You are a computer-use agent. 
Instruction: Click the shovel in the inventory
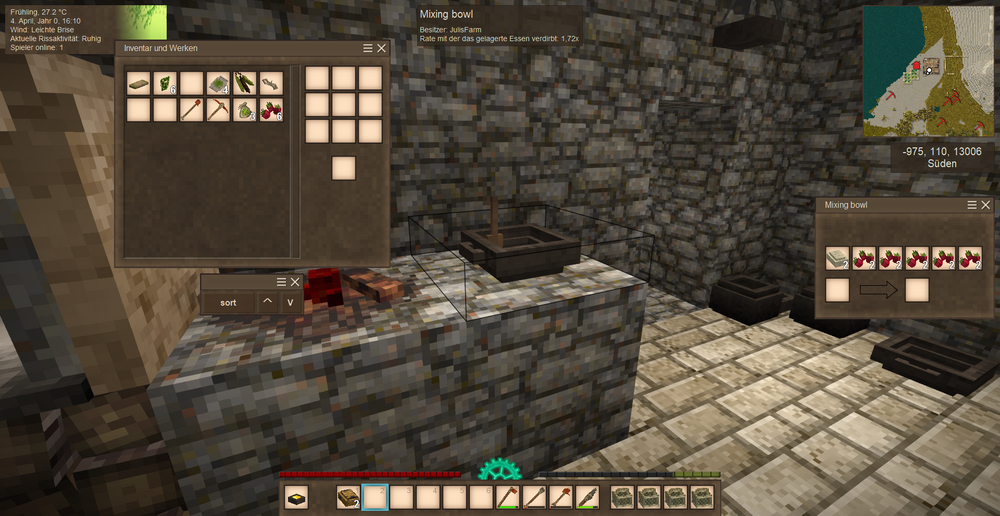pos(193,110)
